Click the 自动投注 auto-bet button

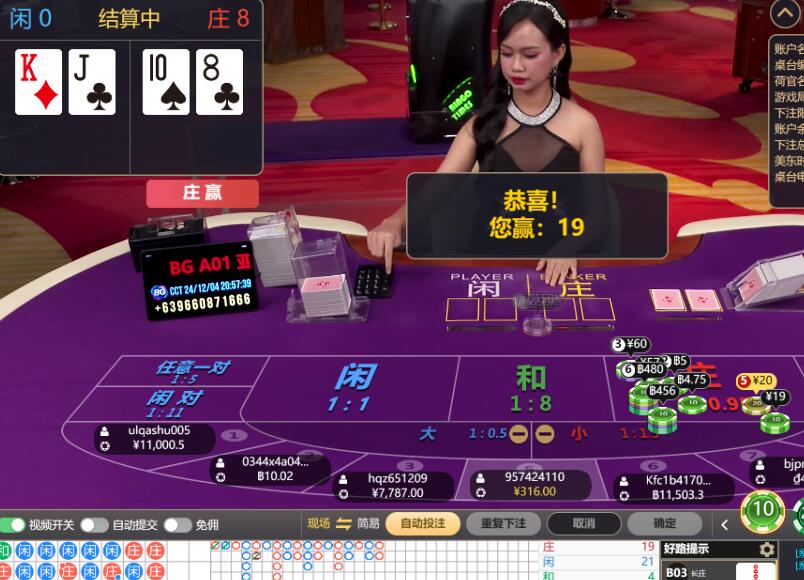coord(423,523)
